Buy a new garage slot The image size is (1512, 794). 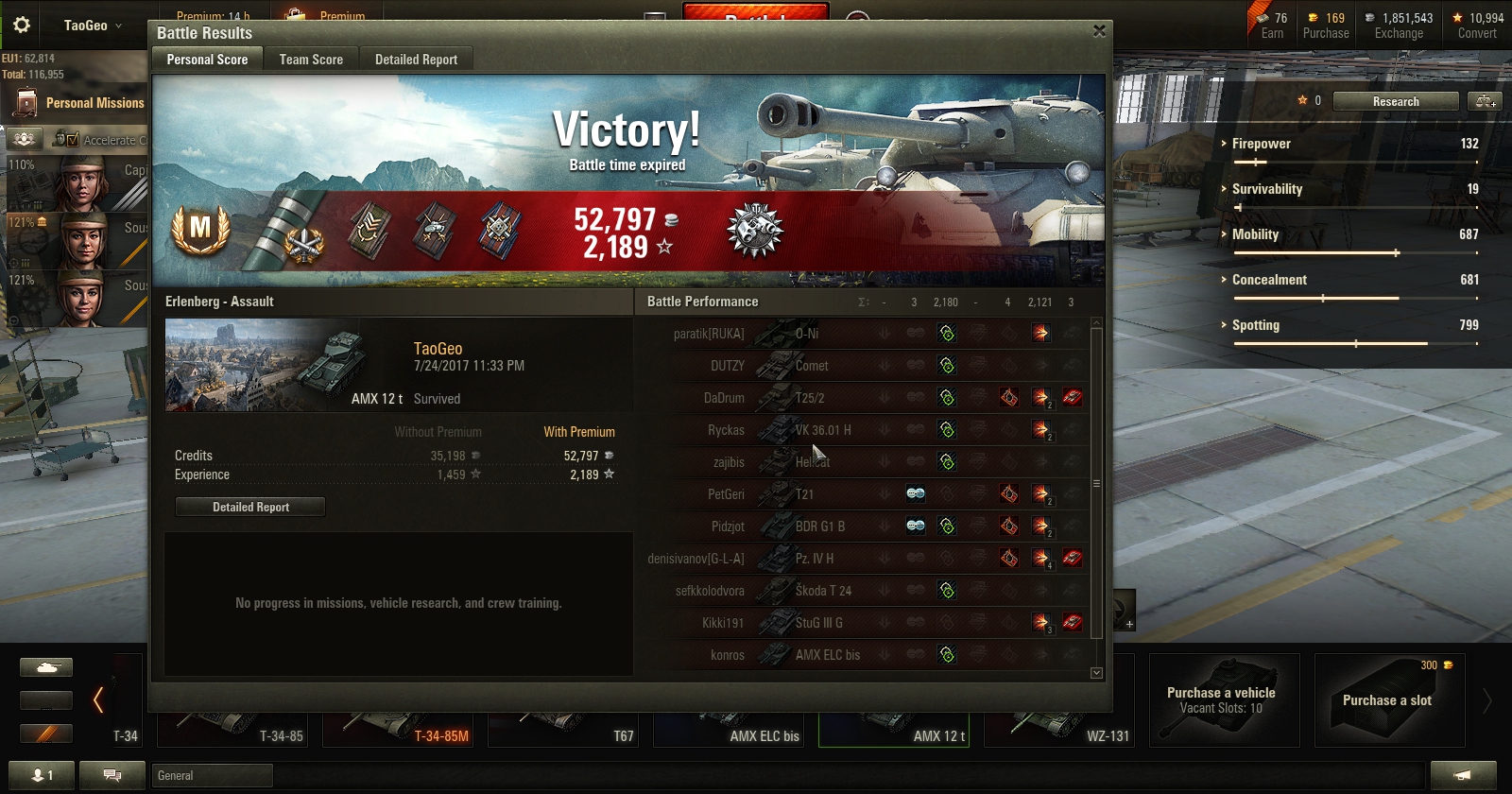(x=1388, y=700)
